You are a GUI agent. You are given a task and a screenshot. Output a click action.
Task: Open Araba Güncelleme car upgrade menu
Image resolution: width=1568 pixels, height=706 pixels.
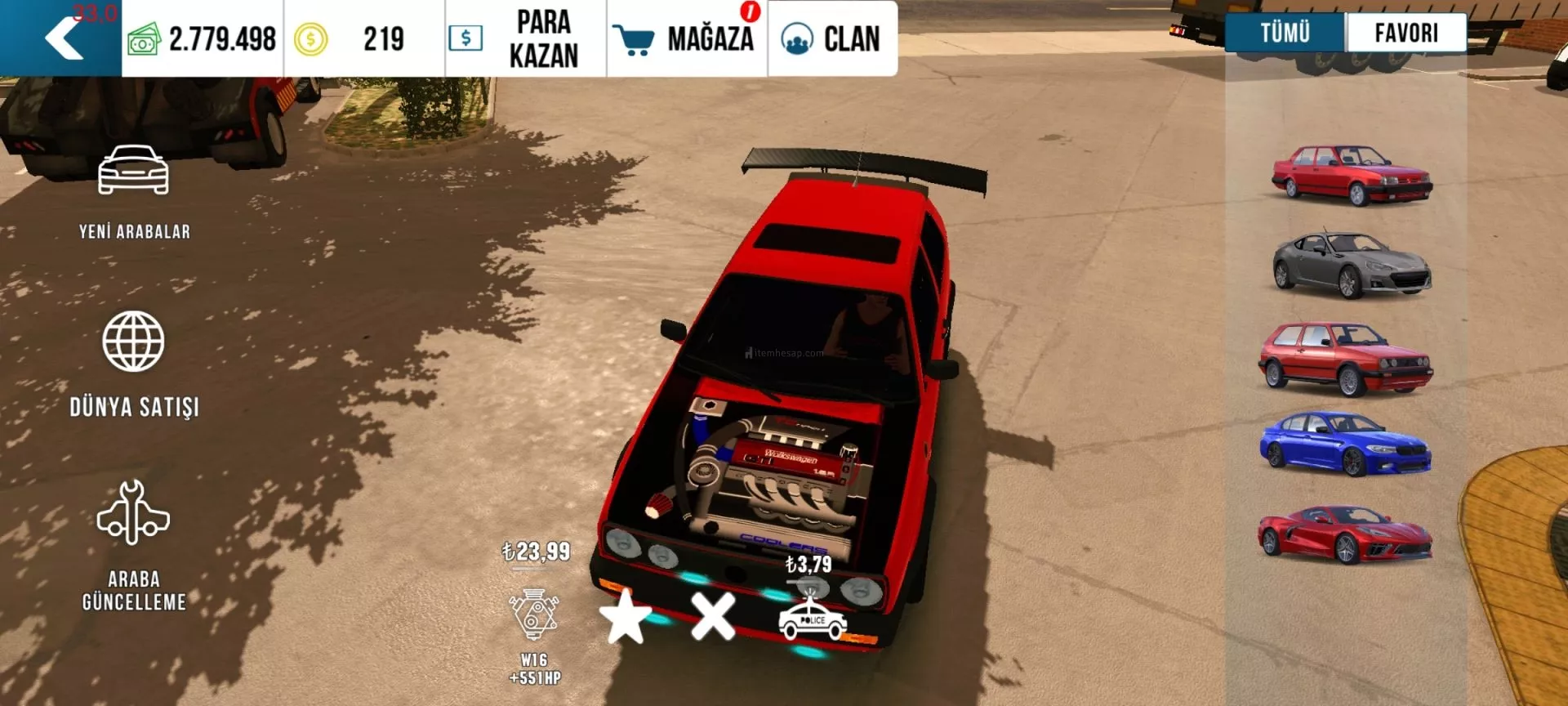(x=134, y=544)
